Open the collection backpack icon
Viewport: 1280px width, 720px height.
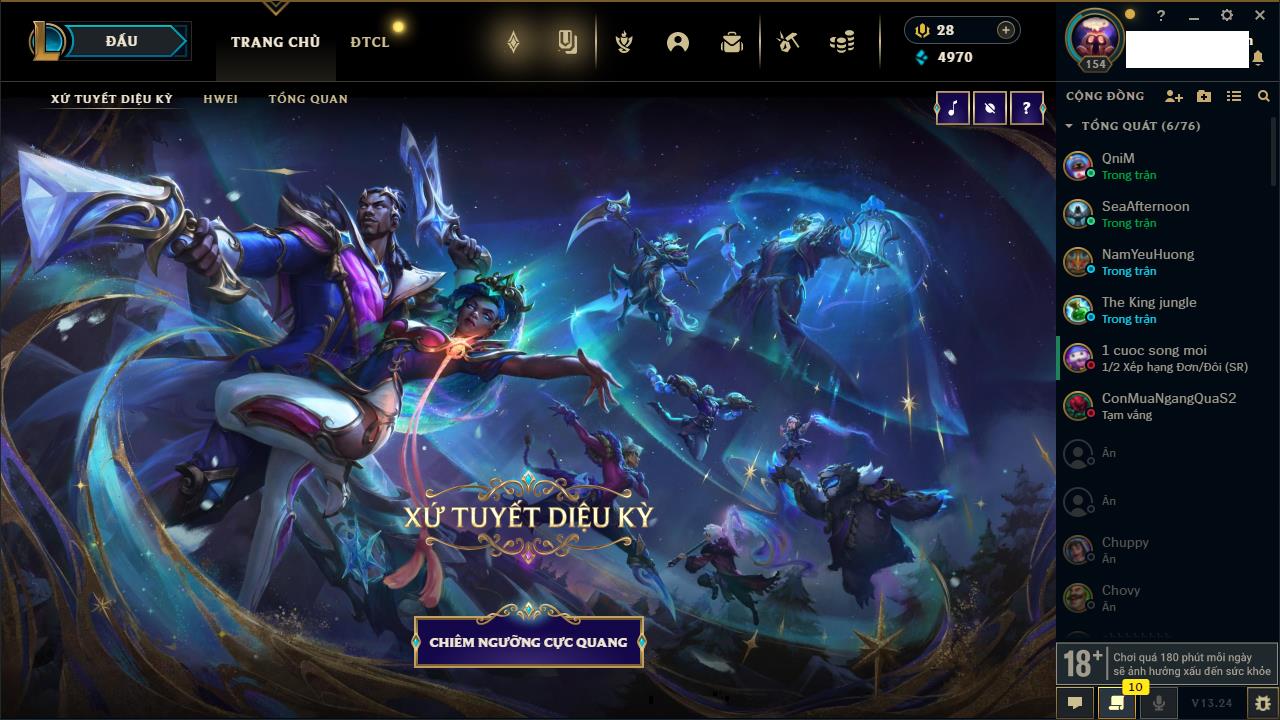coord(732,42)
